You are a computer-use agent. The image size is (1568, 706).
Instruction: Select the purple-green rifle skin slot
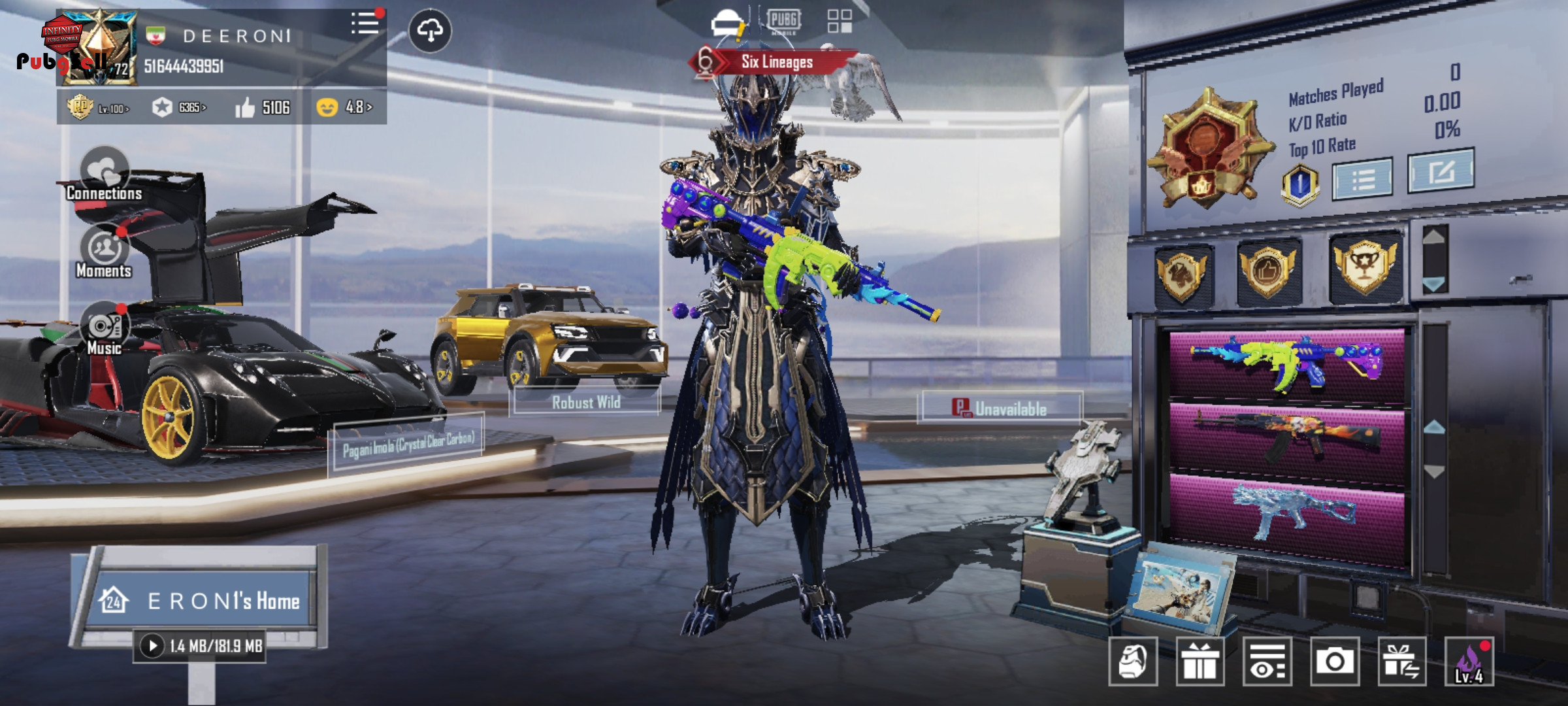[x=1286, y=363]
